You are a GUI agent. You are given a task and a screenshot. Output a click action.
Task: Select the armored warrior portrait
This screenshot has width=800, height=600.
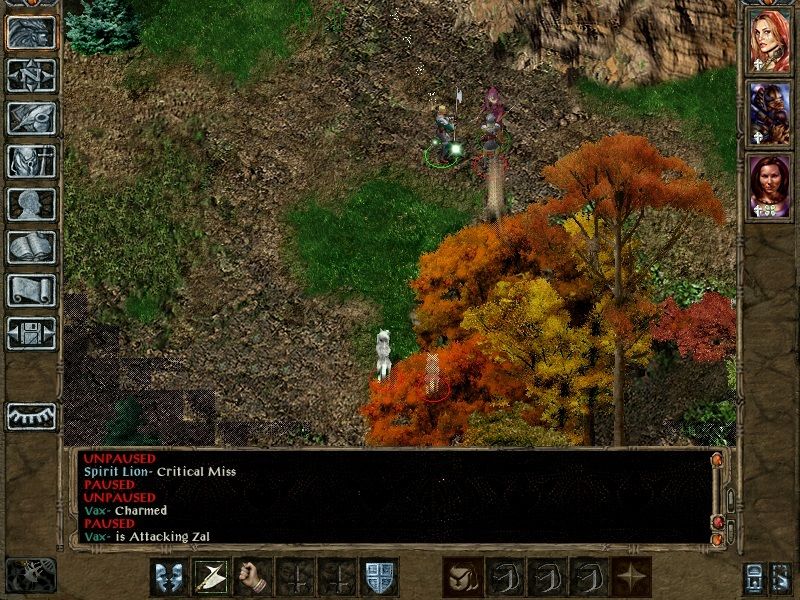click(x=769, y=115)
